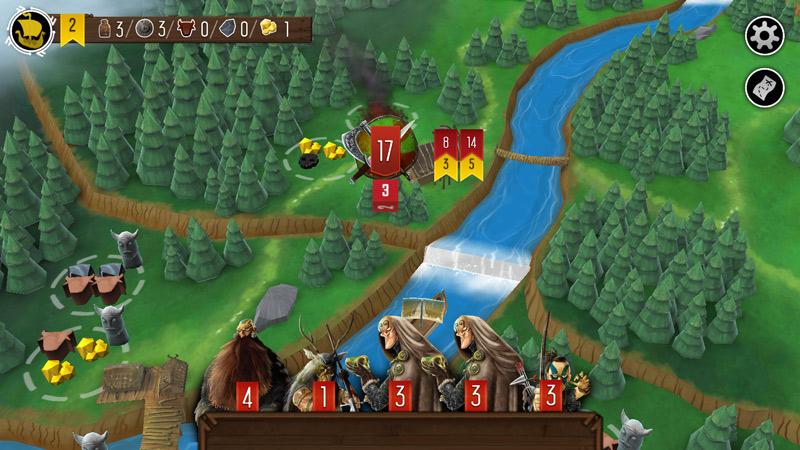Open the scroll map button
The image size is (800, 450).
point(765,88)
